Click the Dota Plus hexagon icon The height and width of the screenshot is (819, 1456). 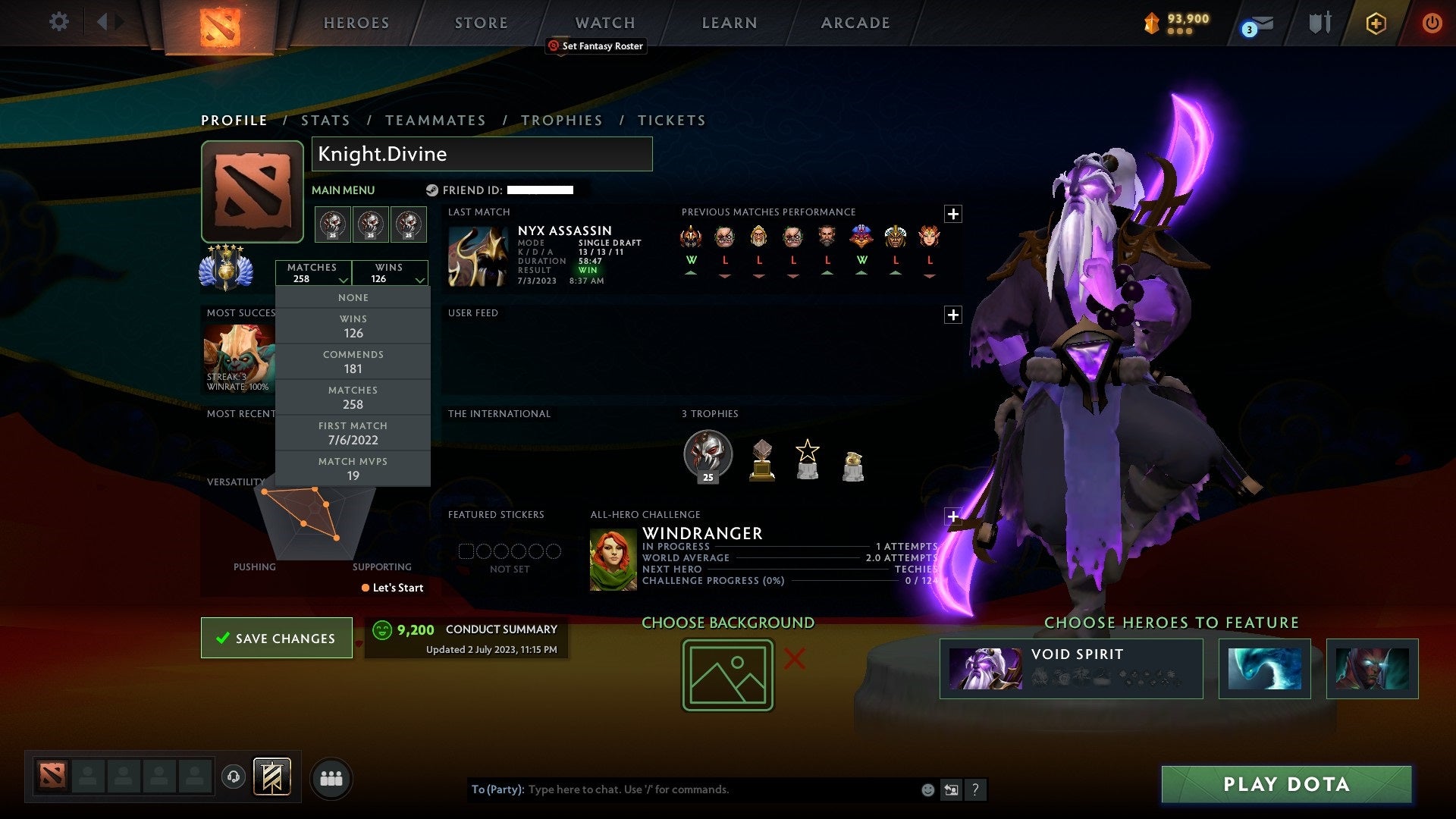(x=1375, y=23)
